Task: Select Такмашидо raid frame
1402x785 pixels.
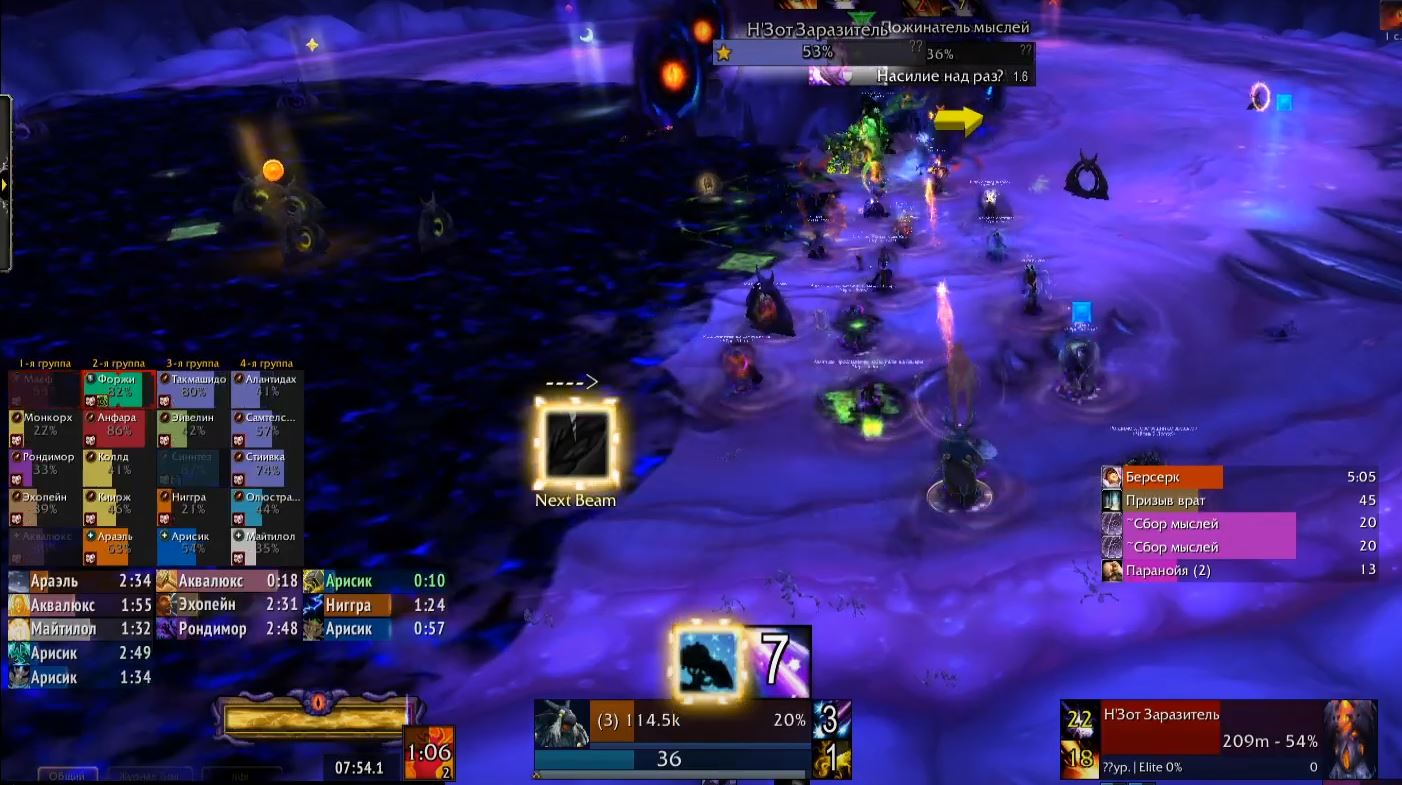Action: tap(193, 388)
